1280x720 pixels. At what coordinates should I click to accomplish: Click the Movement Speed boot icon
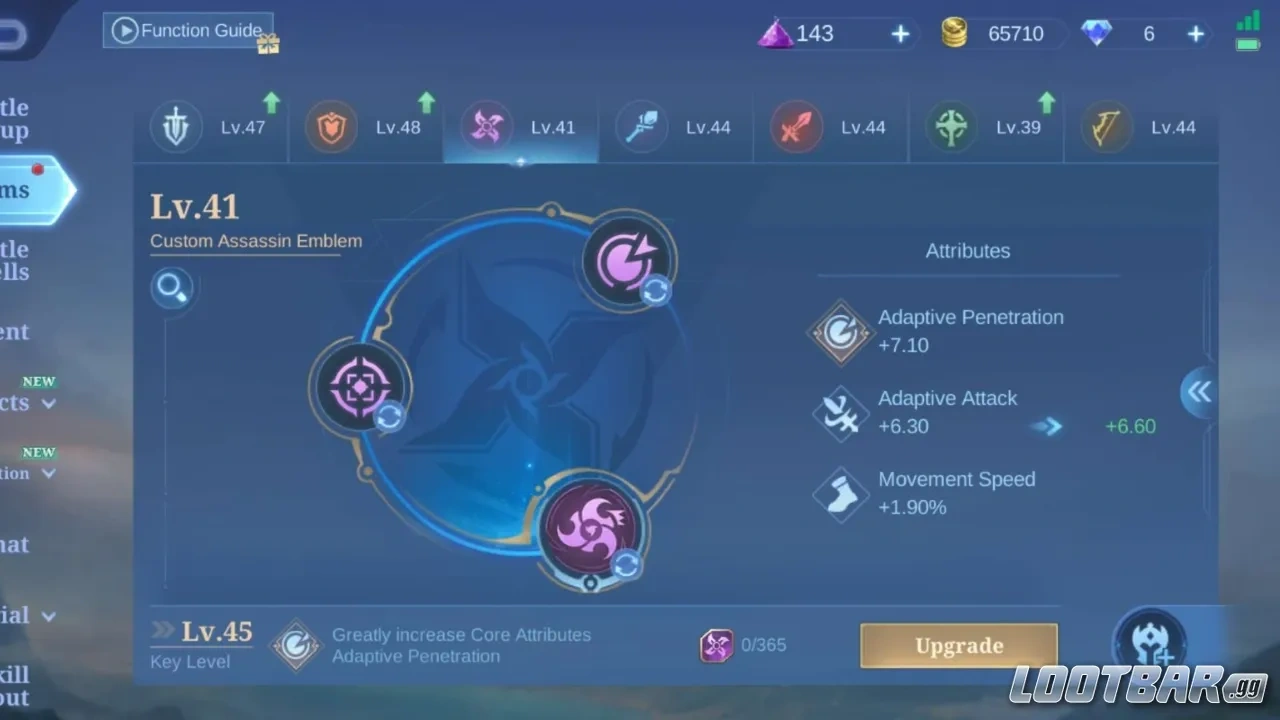point(840,494)
